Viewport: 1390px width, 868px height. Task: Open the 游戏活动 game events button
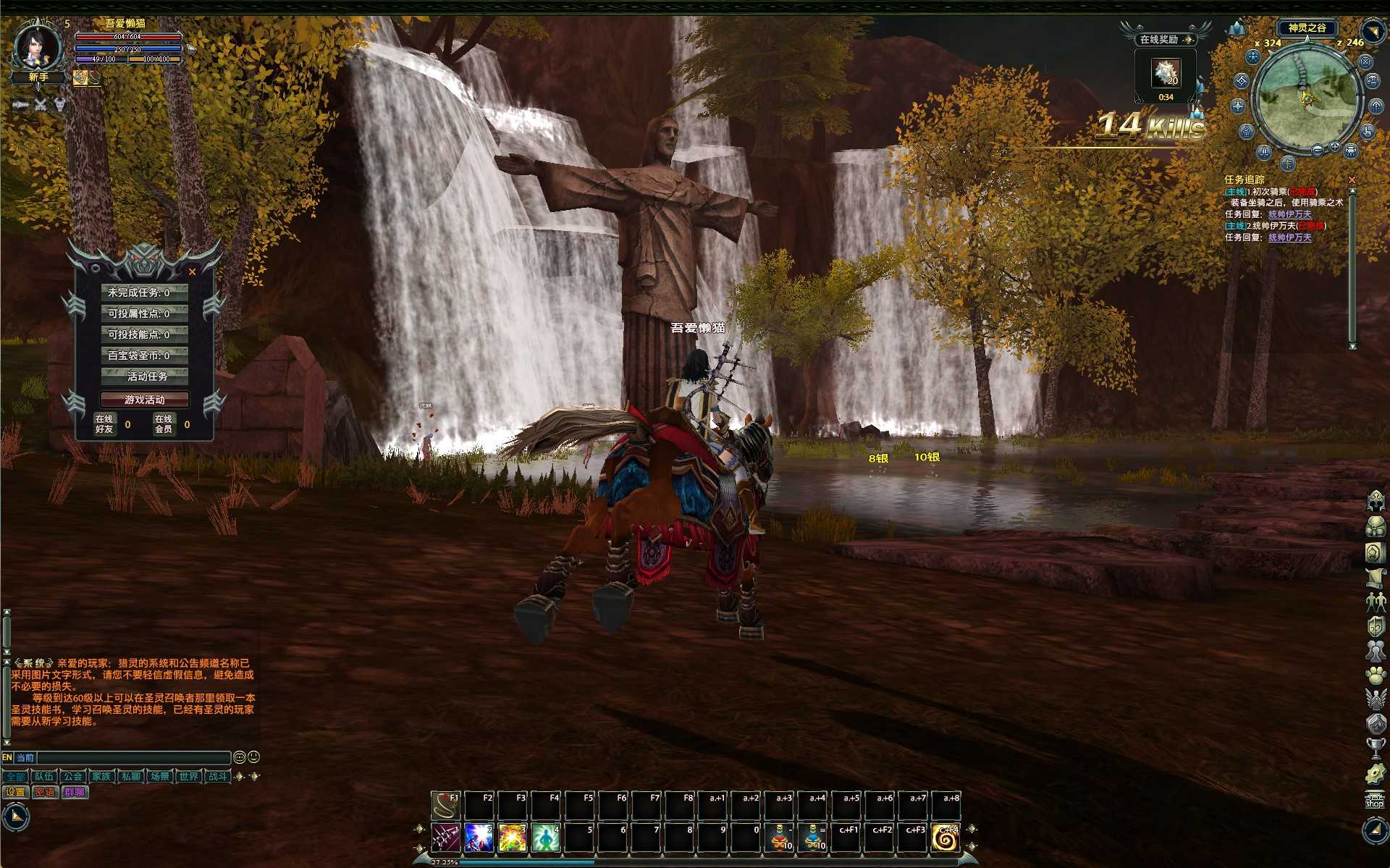[144, 400]
